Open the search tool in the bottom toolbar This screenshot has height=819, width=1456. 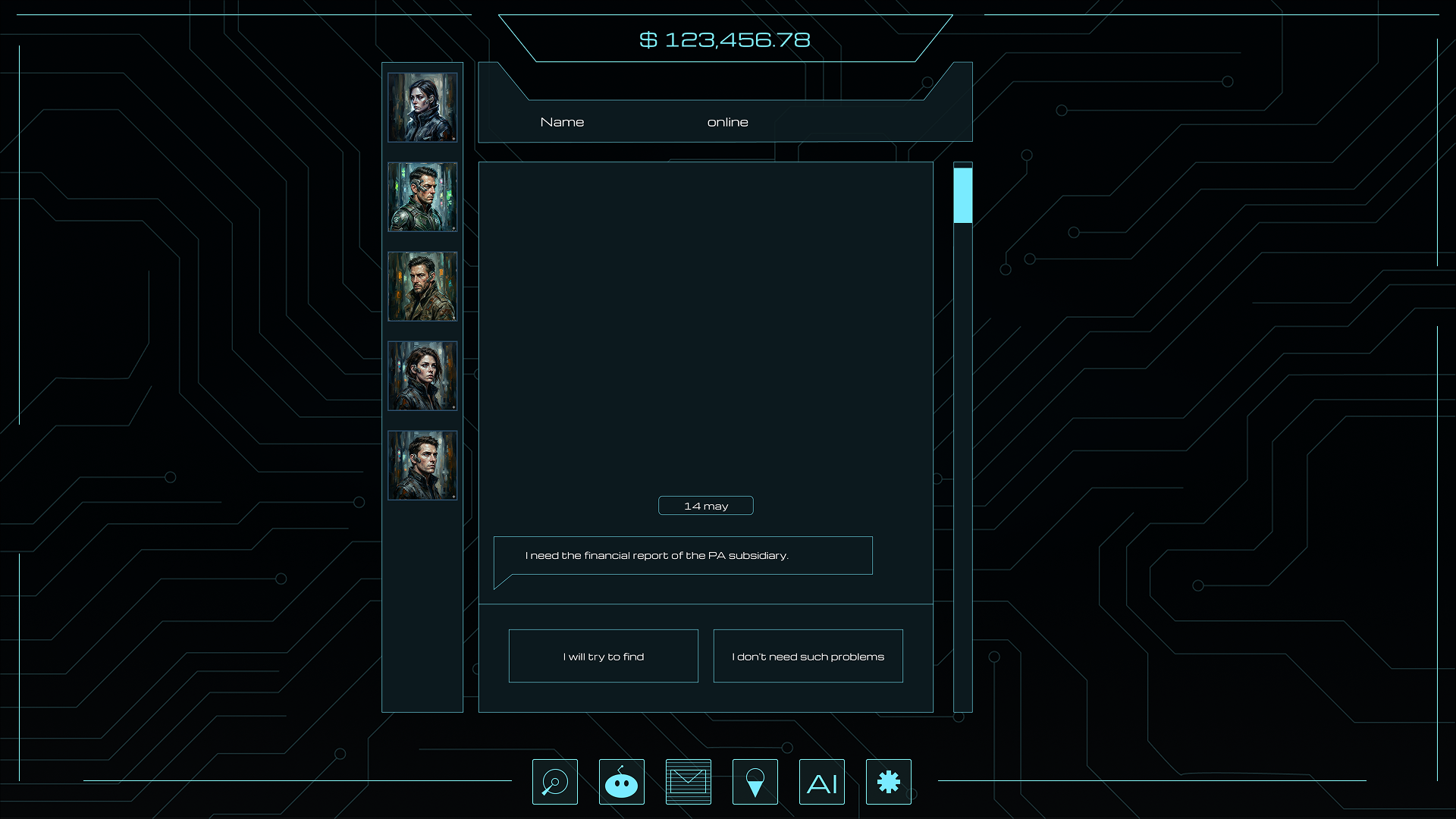(x=554, y=781)
